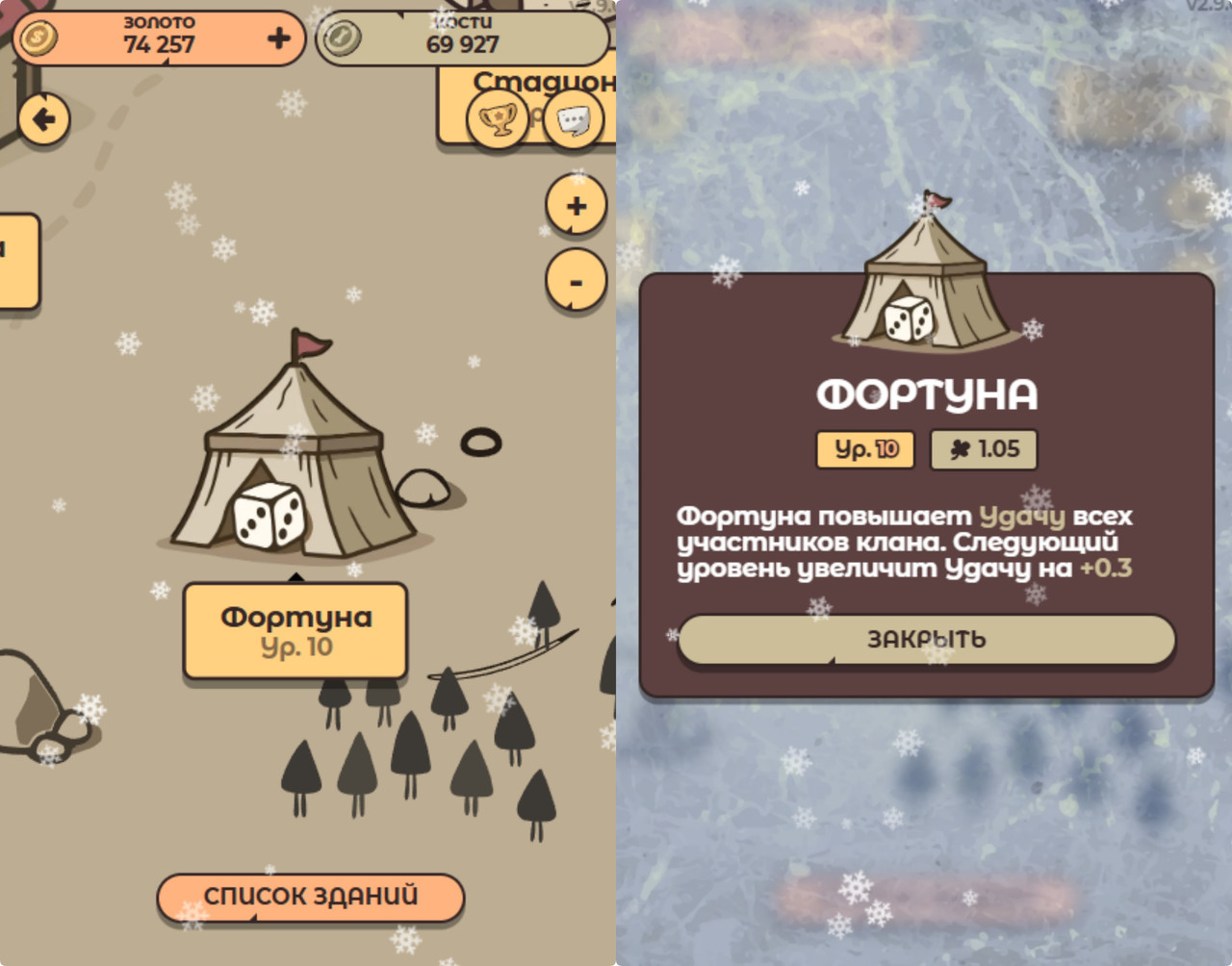The height and width of the screenshot is (966, 1232).
Task: Open the chat speech bubble icon
Action: point(574,120)
